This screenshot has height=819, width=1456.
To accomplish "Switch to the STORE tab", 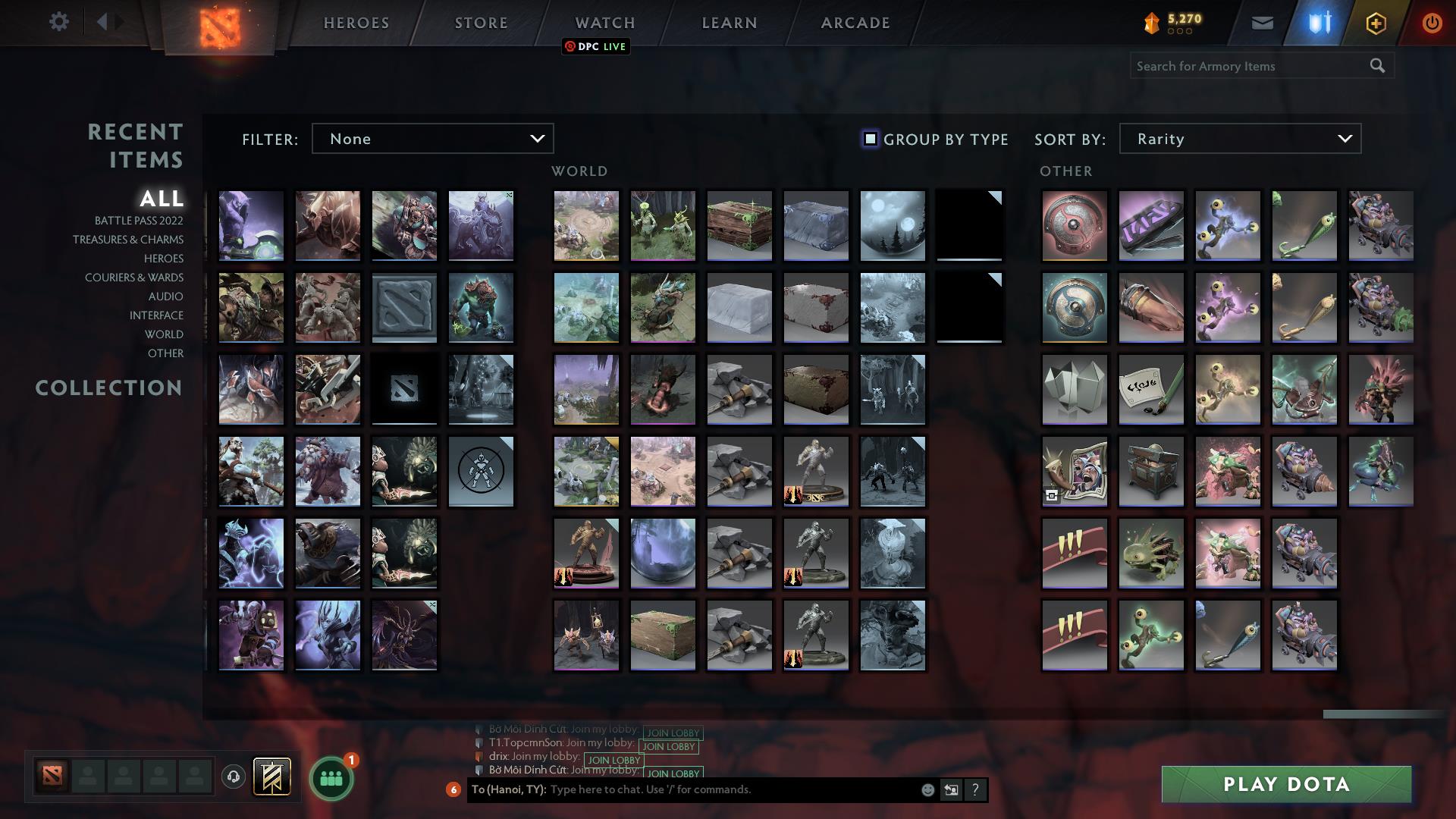I will click(x=480, y=23).
